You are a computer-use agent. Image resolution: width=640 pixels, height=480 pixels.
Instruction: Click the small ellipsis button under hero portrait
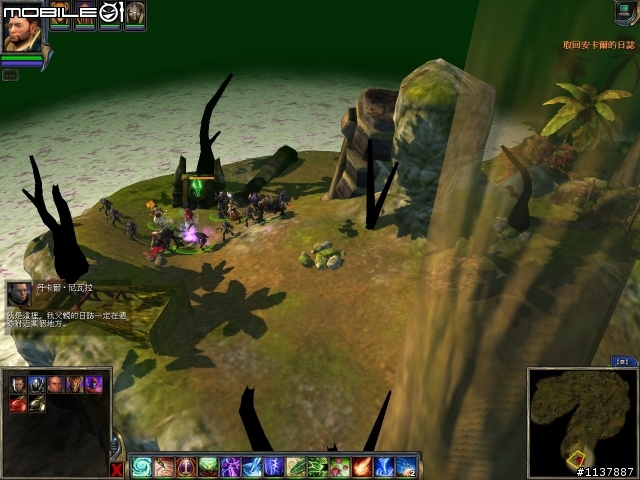(9, 74)
